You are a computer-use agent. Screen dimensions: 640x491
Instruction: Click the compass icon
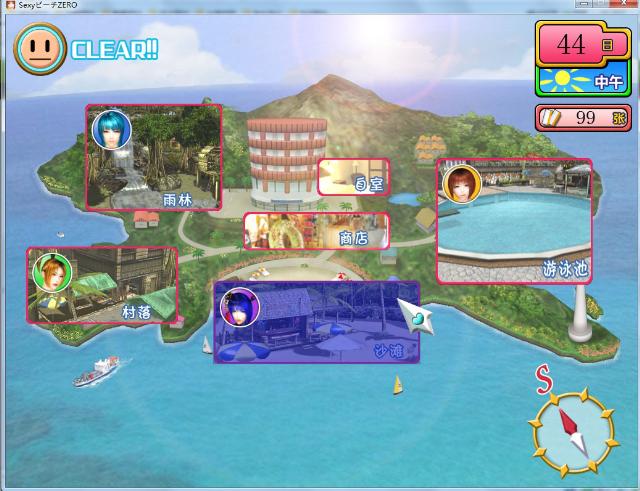click(572, 428)
